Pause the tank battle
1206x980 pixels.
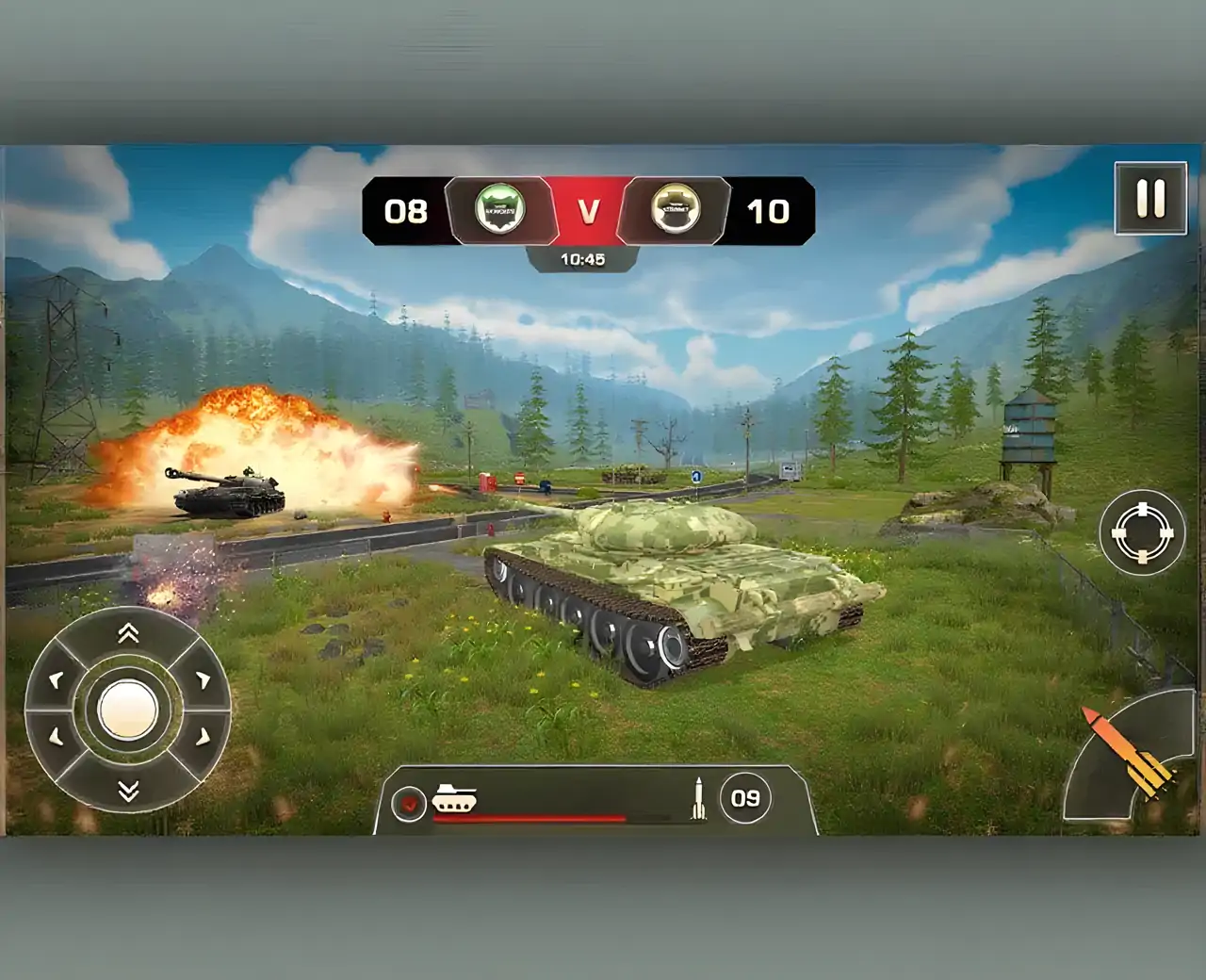pyautogui.click(x=1150, y=199)
